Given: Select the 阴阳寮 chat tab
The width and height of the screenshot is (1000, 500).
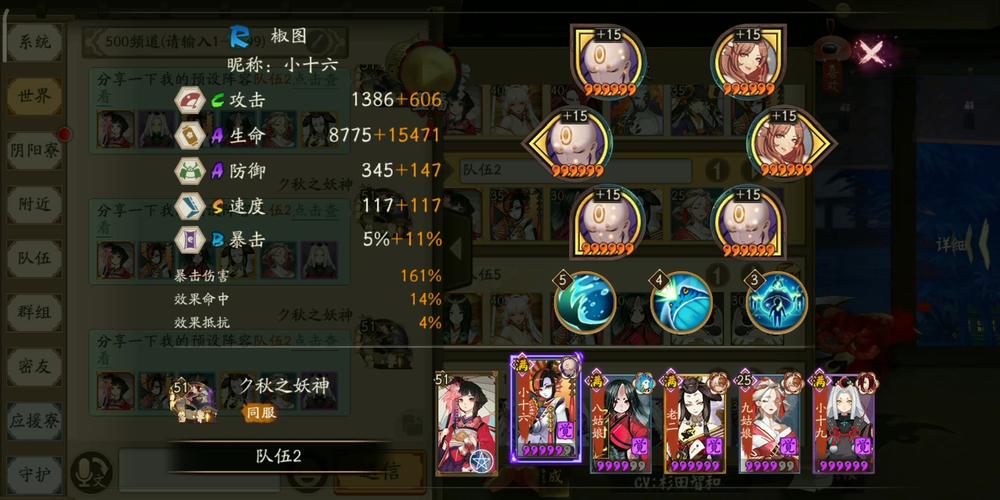Looking at the screenshot, I should pos(35,150).
